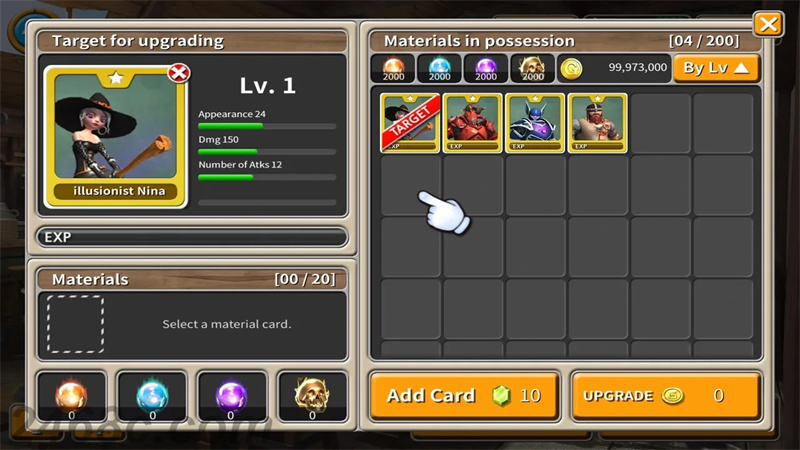The image size is (800, 450).
Task: Choose the blue and purple armored knight card
Action: [x=535, y=123]
